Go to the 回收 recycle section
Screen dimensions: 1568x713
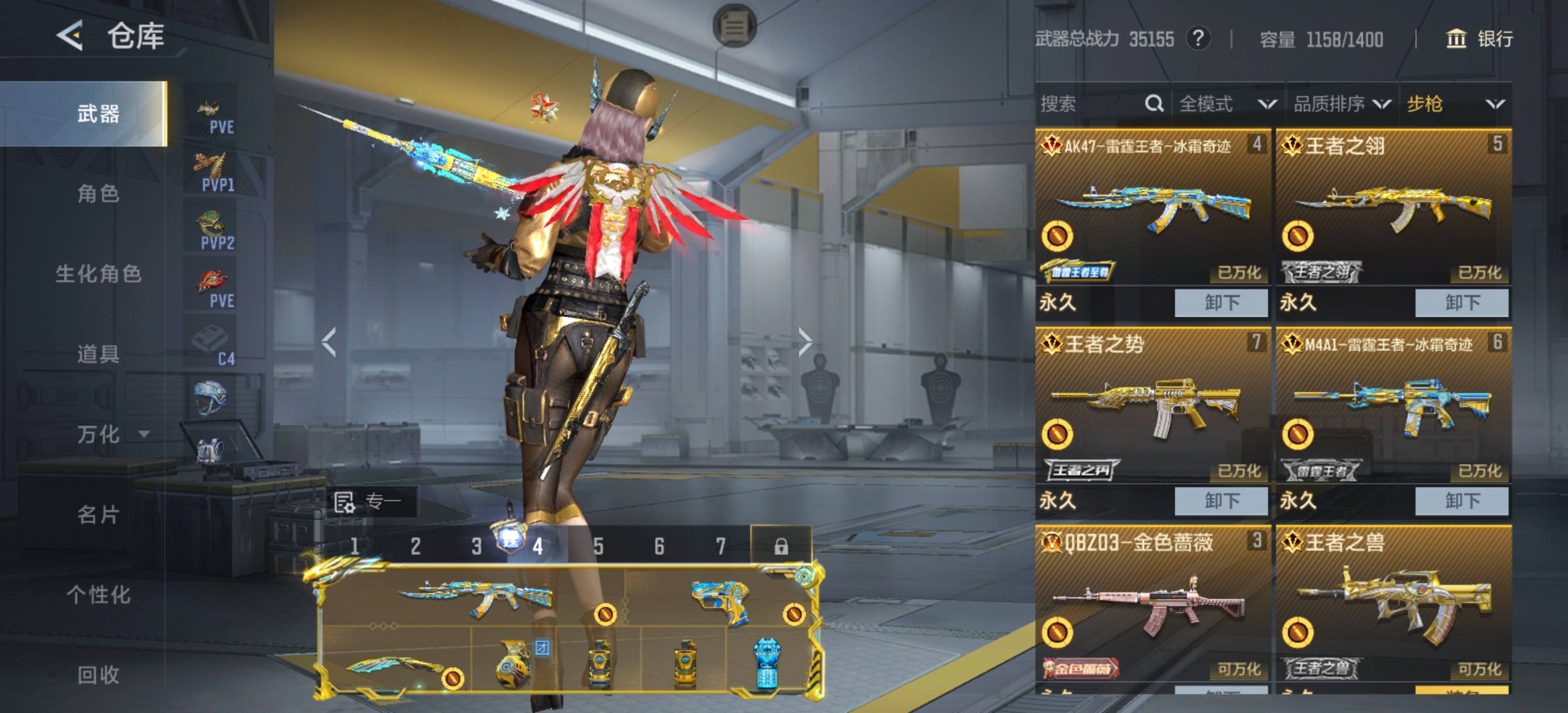98,675
